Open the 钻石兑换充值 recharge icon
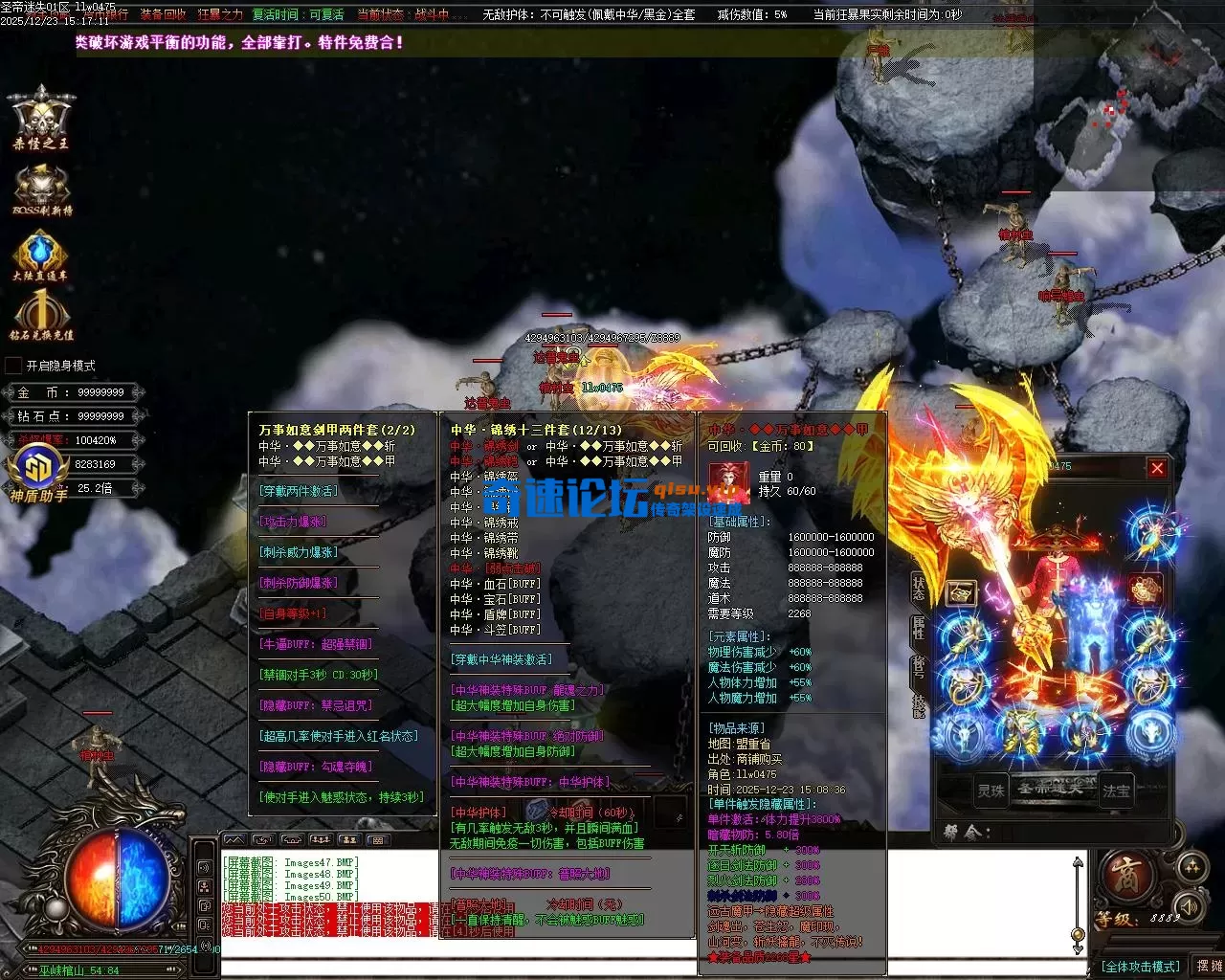The width and height of the screenshot is (1225, 980). pos(41,317)
